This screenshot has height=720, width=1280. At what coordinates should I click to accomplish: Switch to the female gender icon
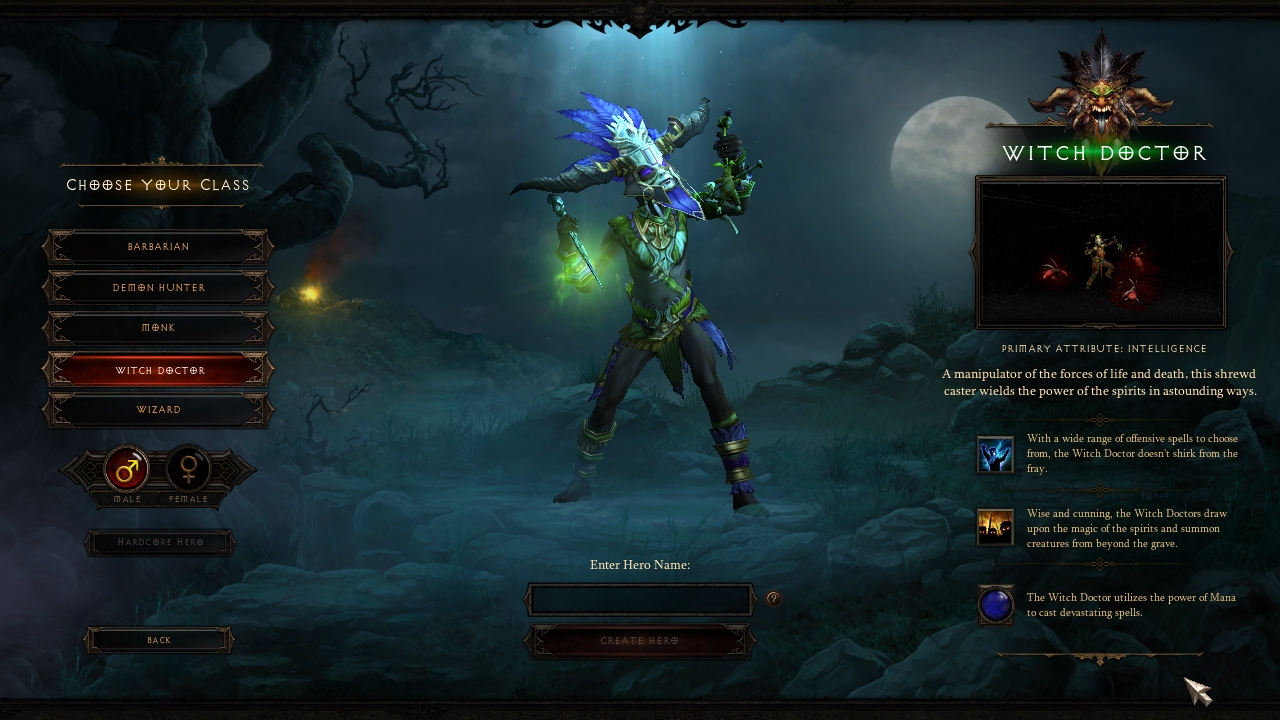click(188, 469)
